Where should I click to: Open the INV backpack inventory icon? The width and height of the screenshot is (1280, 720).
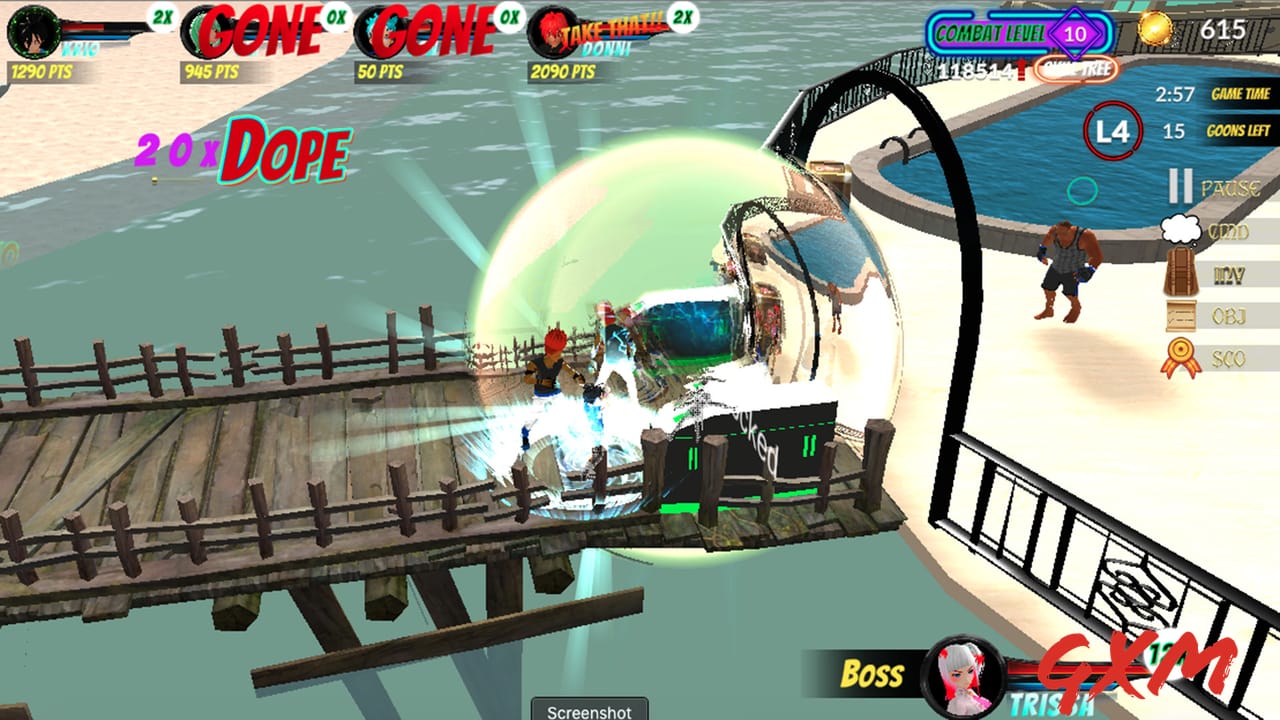pos(1179,270)
